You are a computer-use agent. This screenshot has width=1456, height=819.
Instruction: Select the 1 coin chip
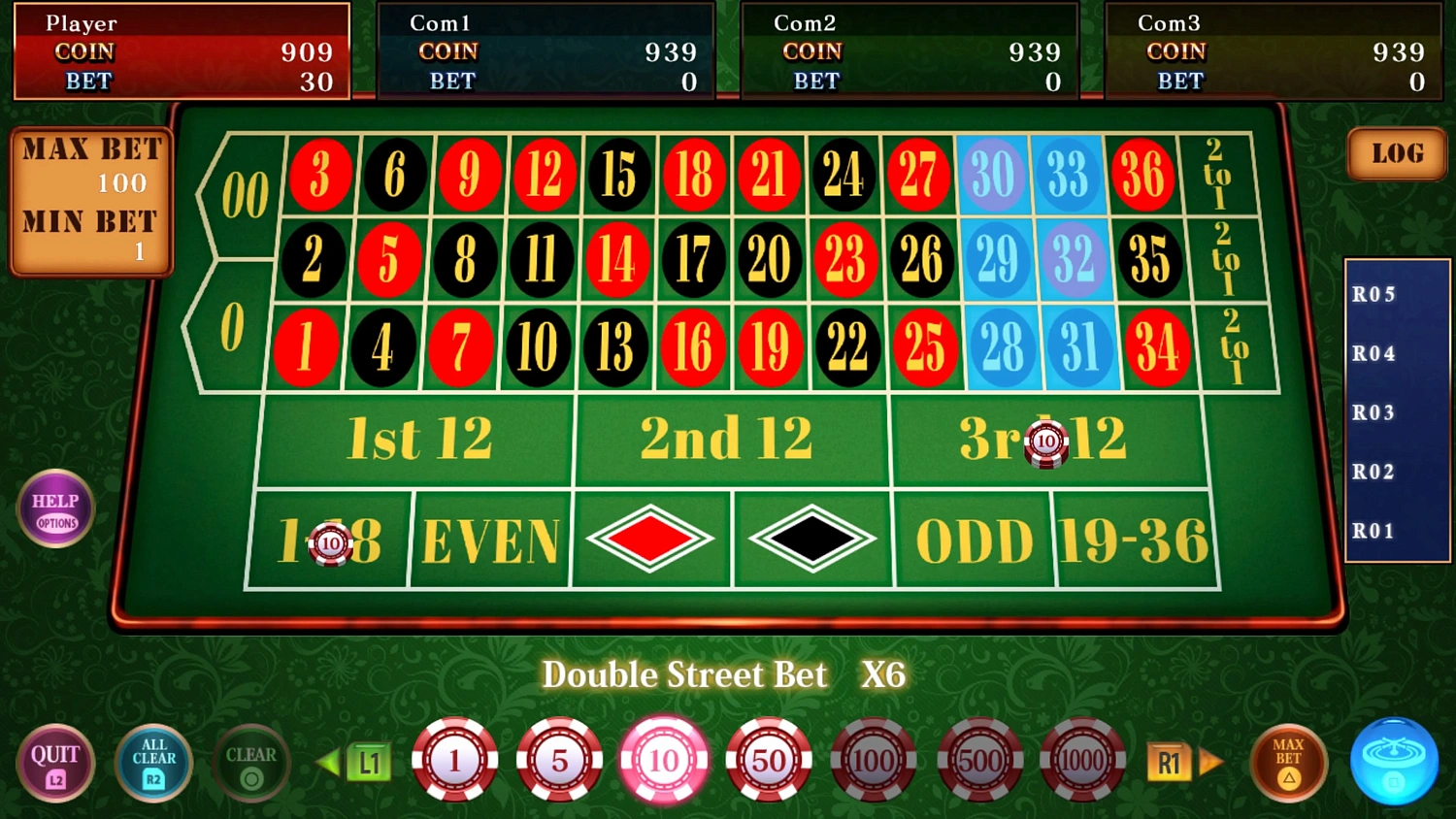(454, 761)
